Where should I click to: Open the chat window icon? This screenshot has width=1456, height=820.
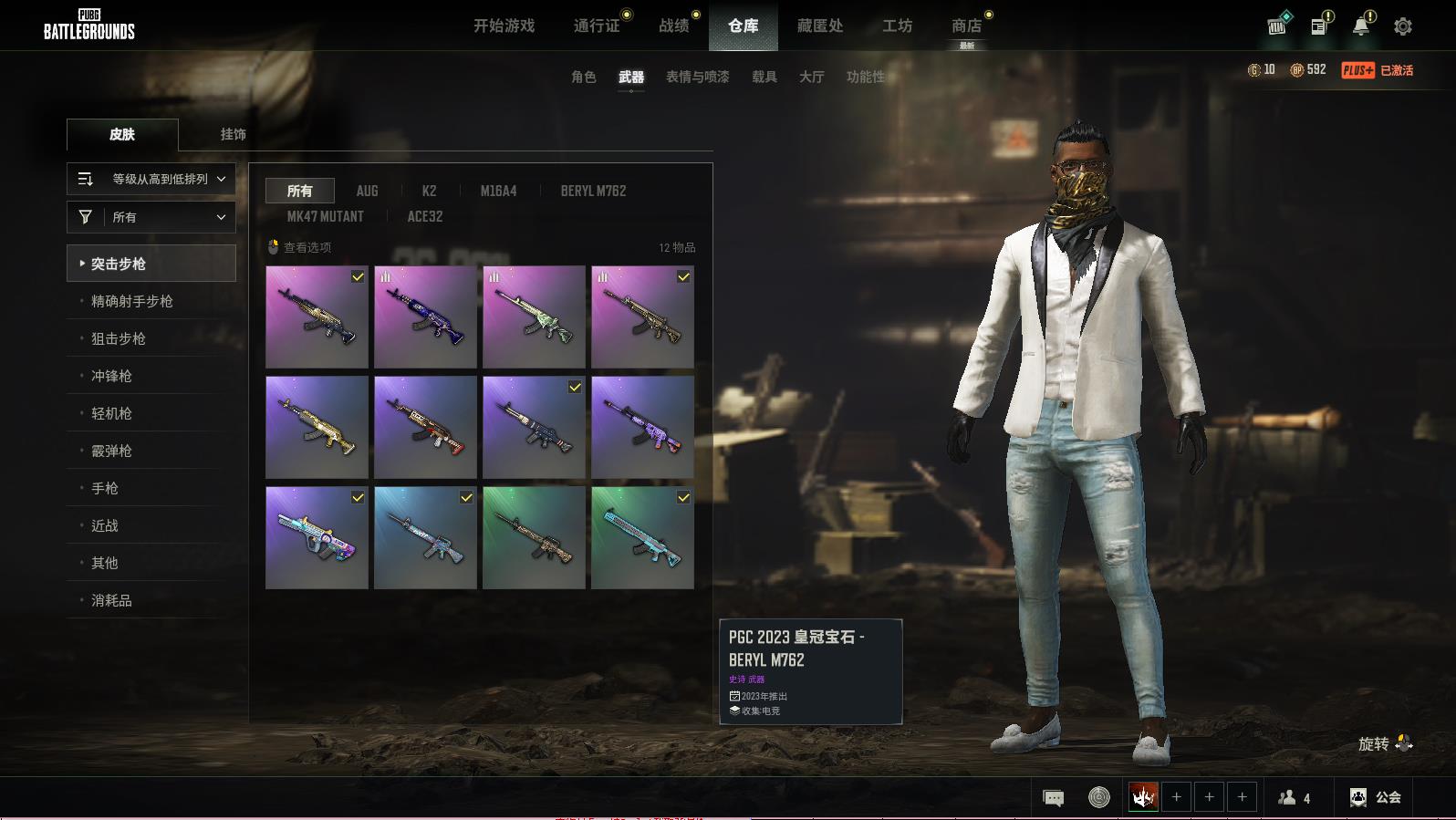click(1053, 798)
